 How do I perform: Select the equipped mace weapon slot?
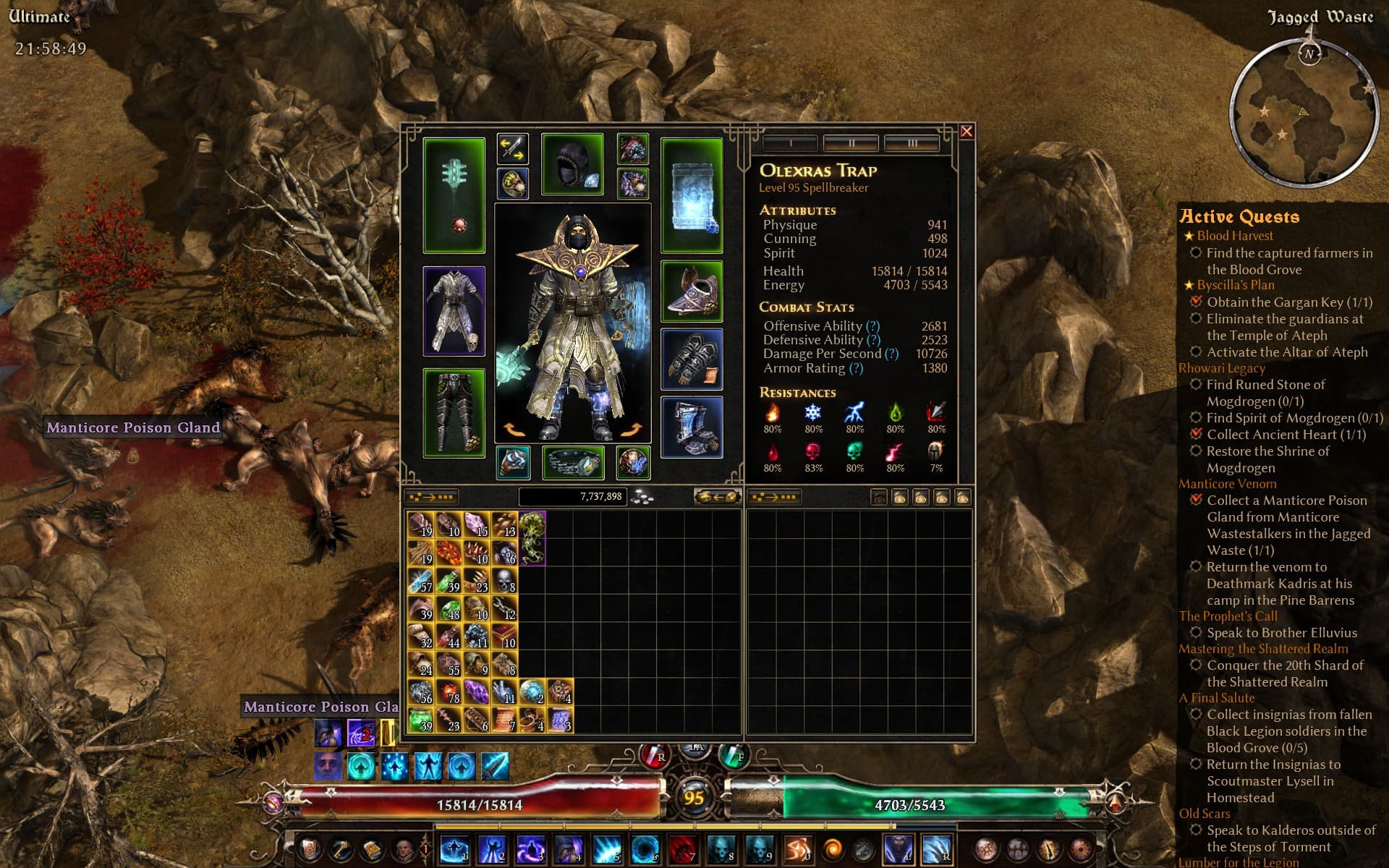[454, 195]
